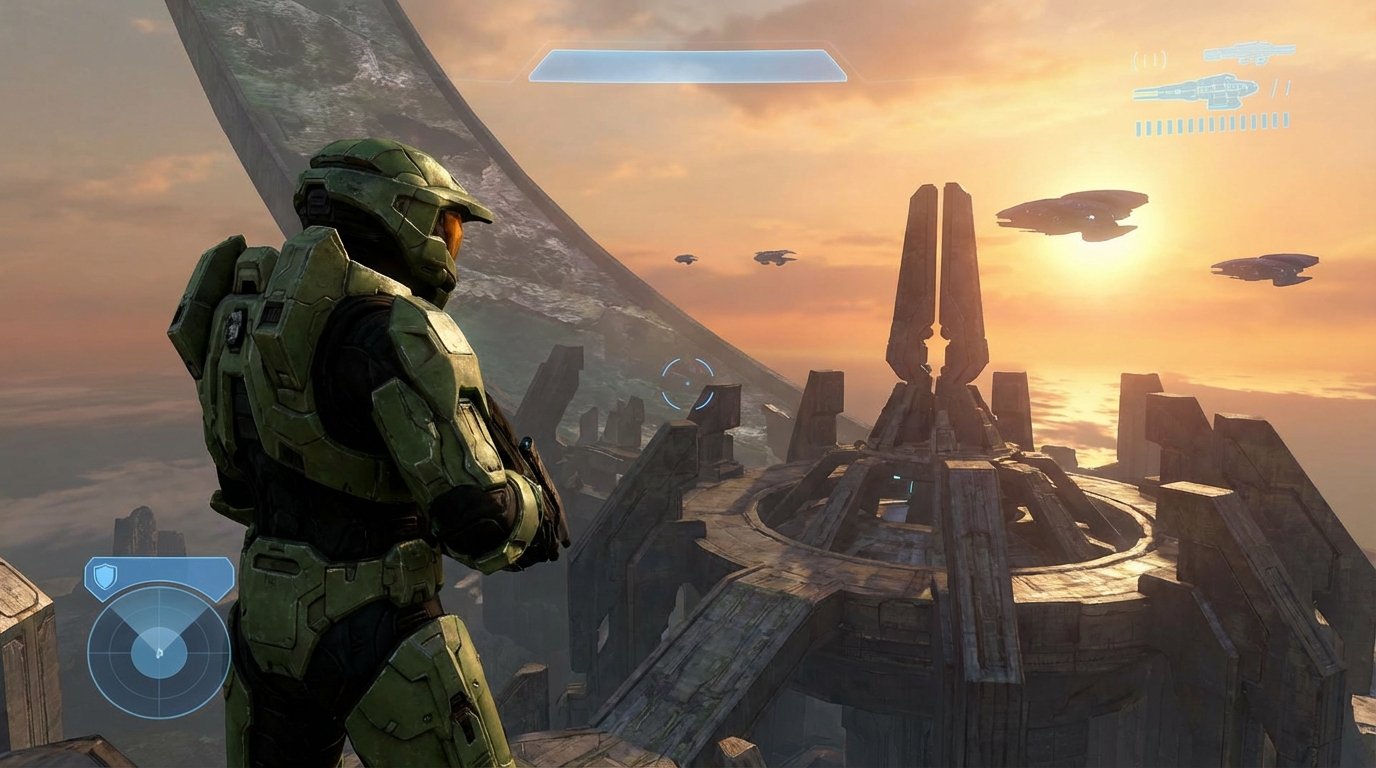Click the nearest UNSC frigate in the sky
The width and height of the screenshot is (1376, 768).
pos(1070,215)
